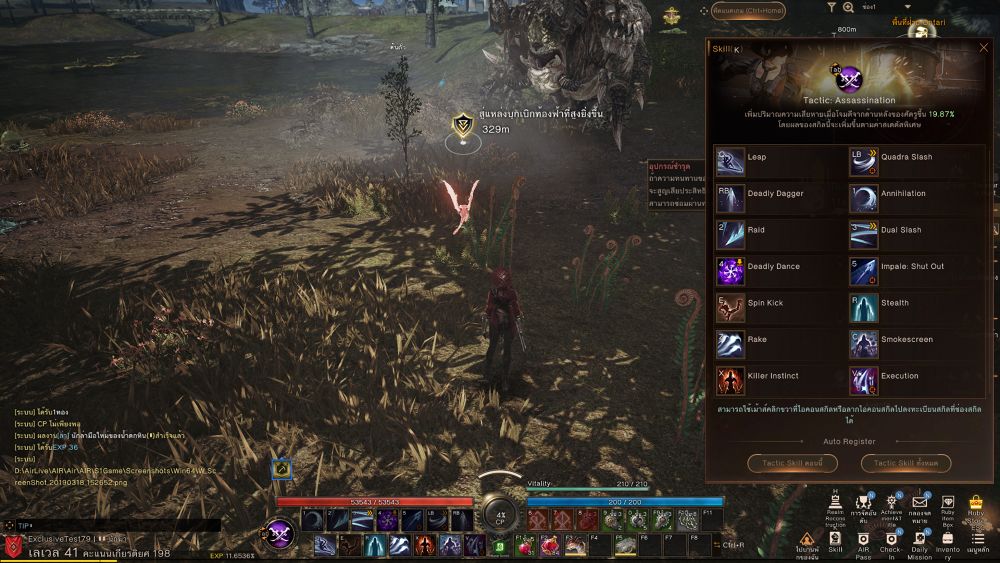Image resolution: width=1000 pixels, height=563 pixels.
Task: Select the Killer Instinct skill
Action: click(730, 377)
